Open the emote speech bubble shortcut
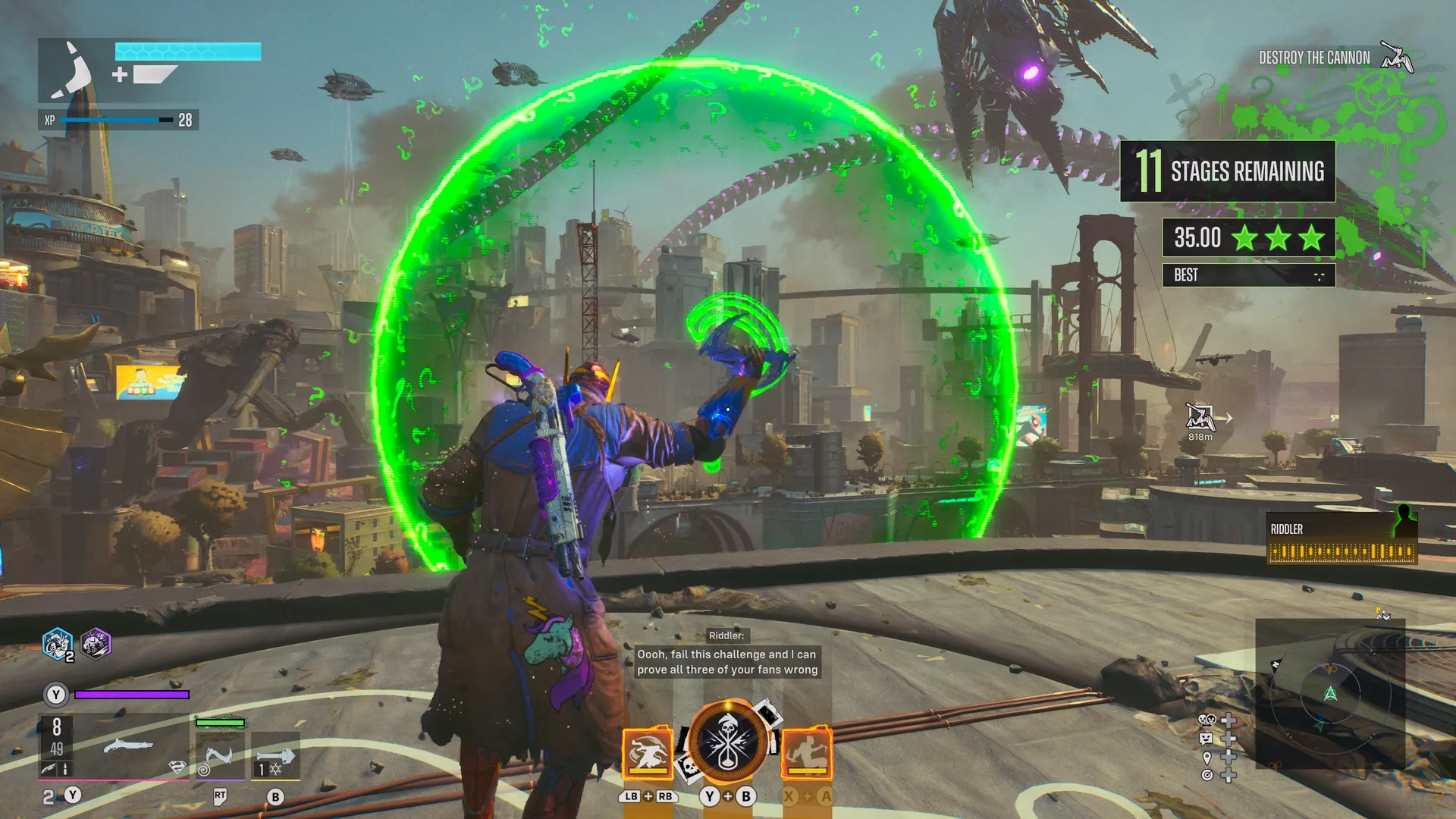Viewport: 1456px width, 819px height. [1207, 738]
